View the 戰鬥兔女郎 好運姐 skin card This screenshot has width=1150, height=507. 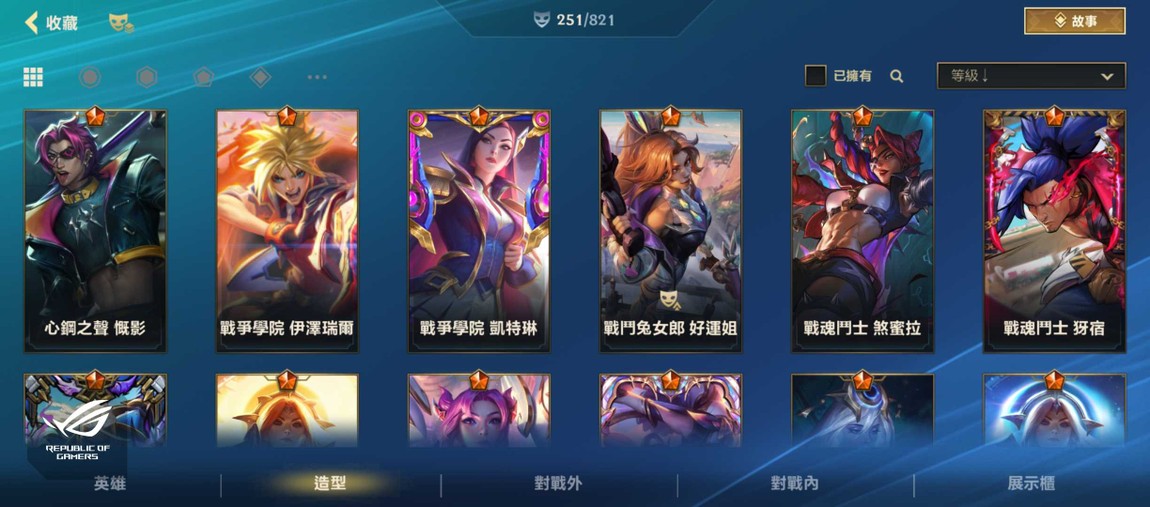point(670,230)
